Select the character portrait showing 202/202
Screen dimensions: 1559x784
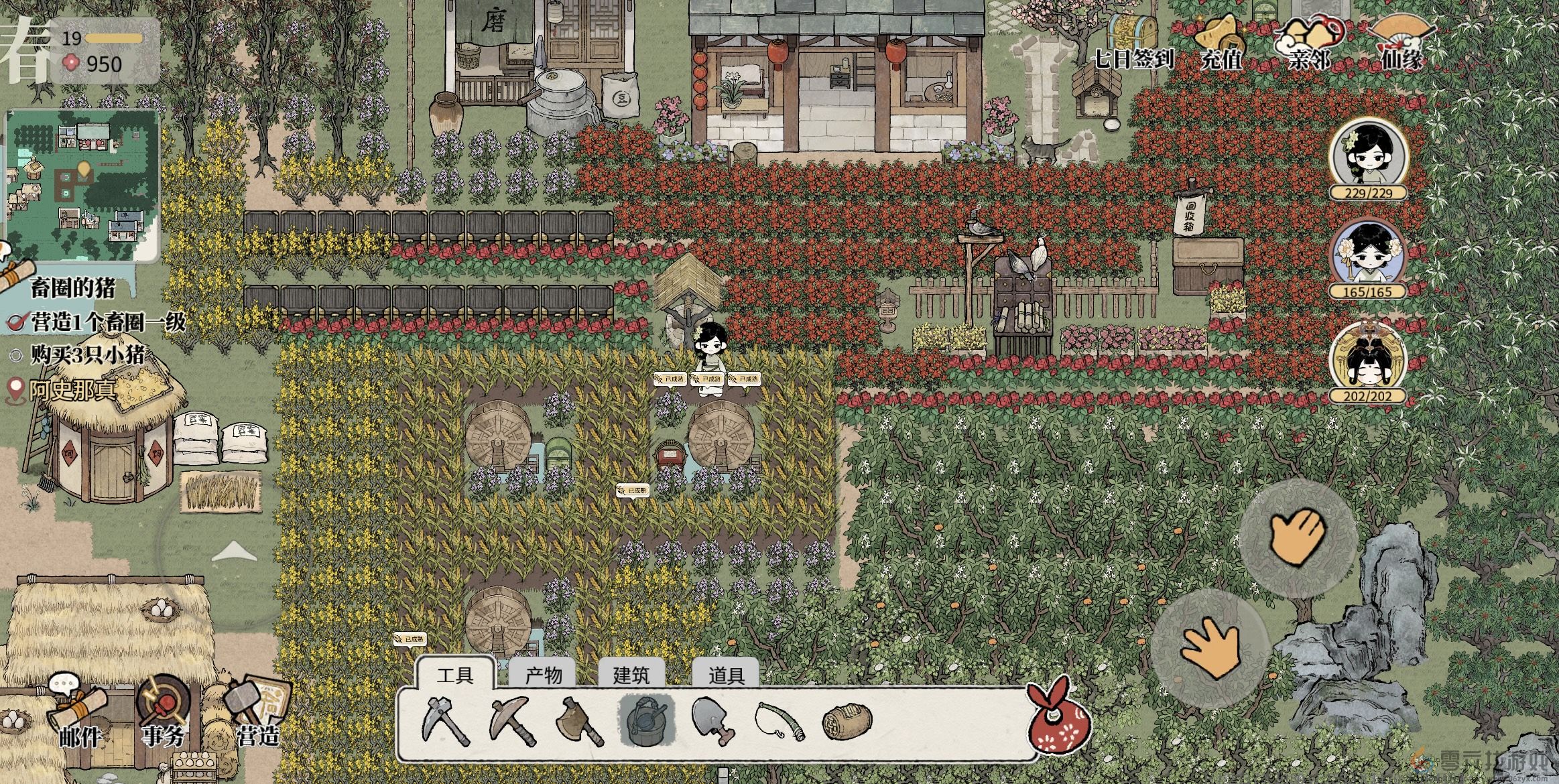point(1368,362)
